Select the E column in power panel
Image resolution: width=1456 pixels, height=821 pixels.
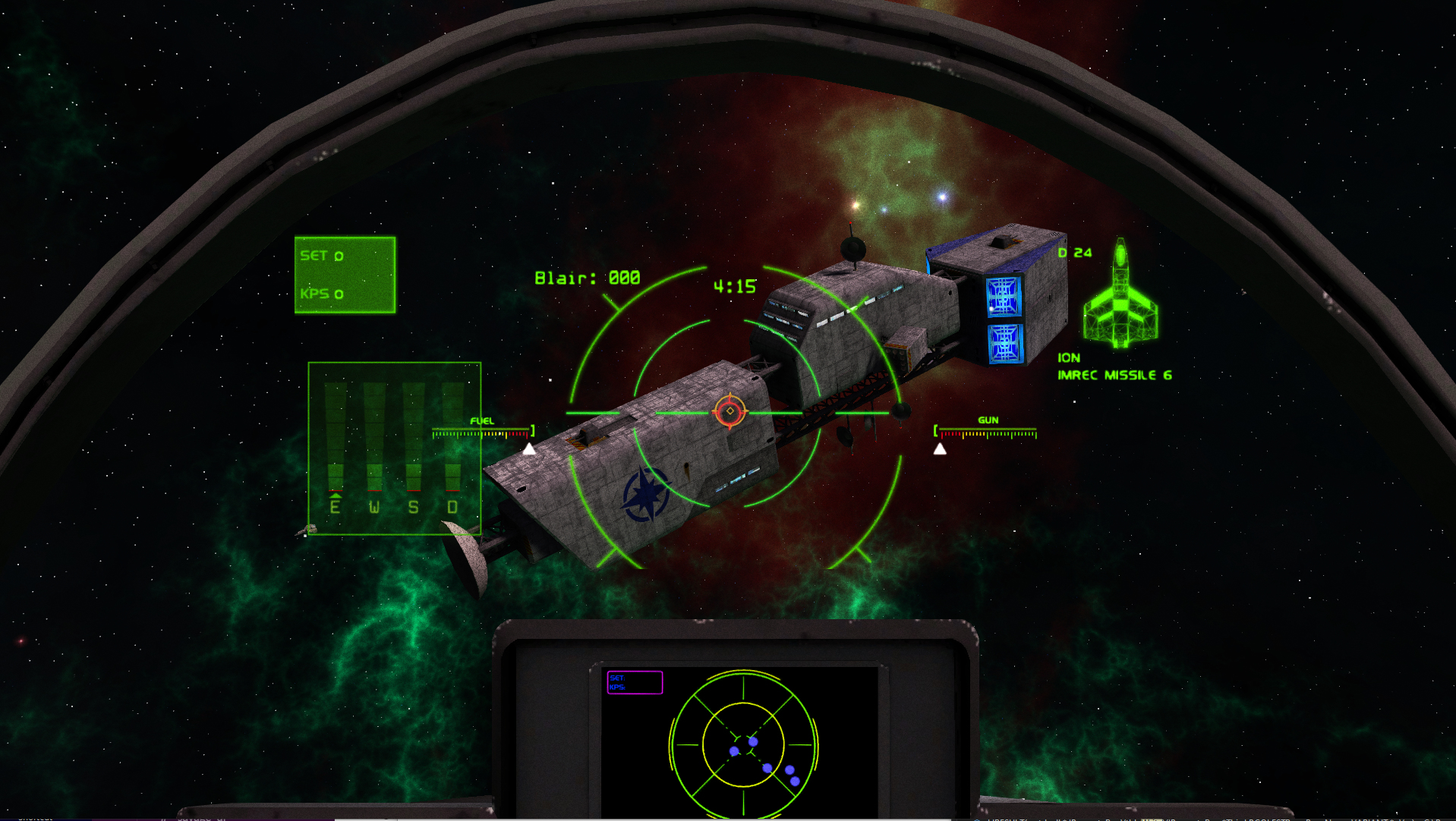[x=336, y=444]
